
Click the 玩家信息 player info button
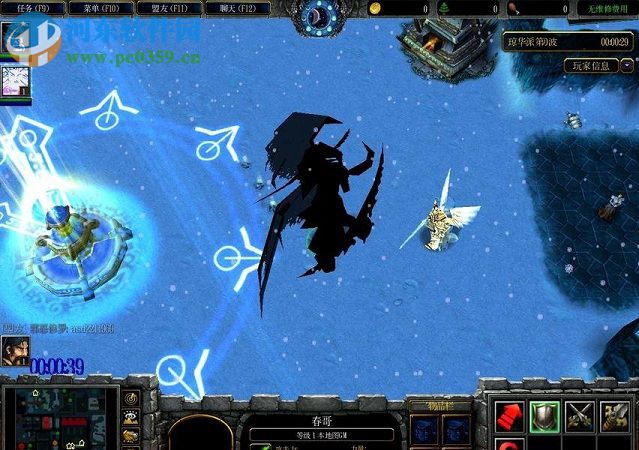(591, 66)
